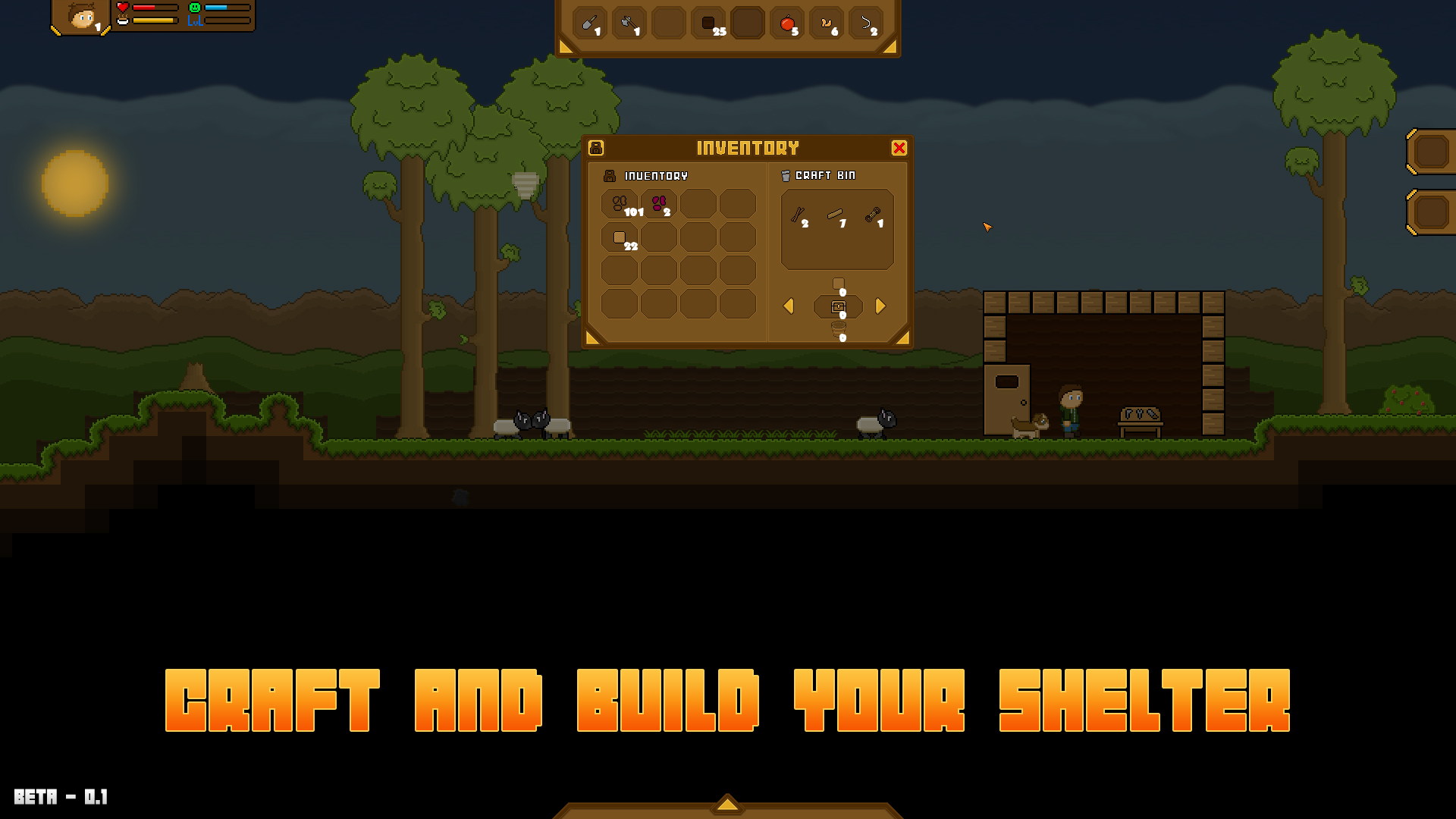Image resolution: width=1456 pixels, height=819 pixels.
Task: Click the backpack icon on the Inventory header
Action: (598, 147)
